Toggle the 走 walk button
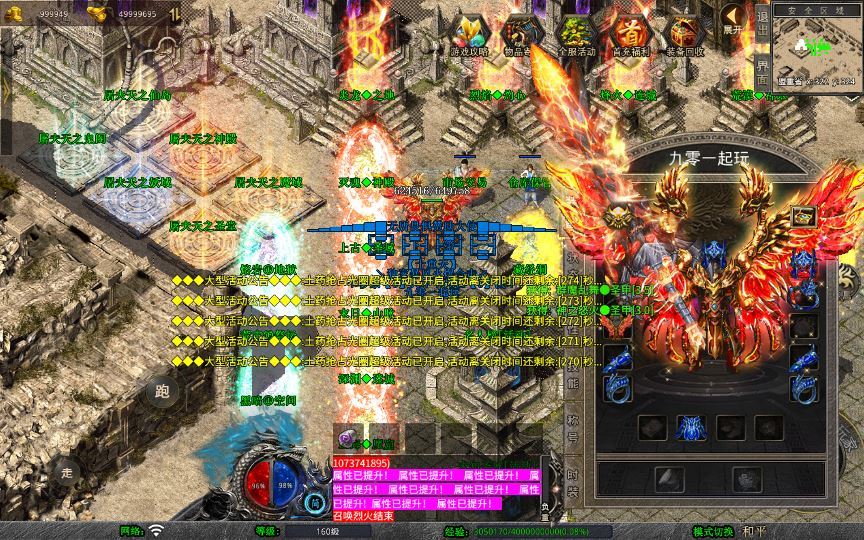The width and height of the screenshot is (864, 540). (x=68, y=471)
